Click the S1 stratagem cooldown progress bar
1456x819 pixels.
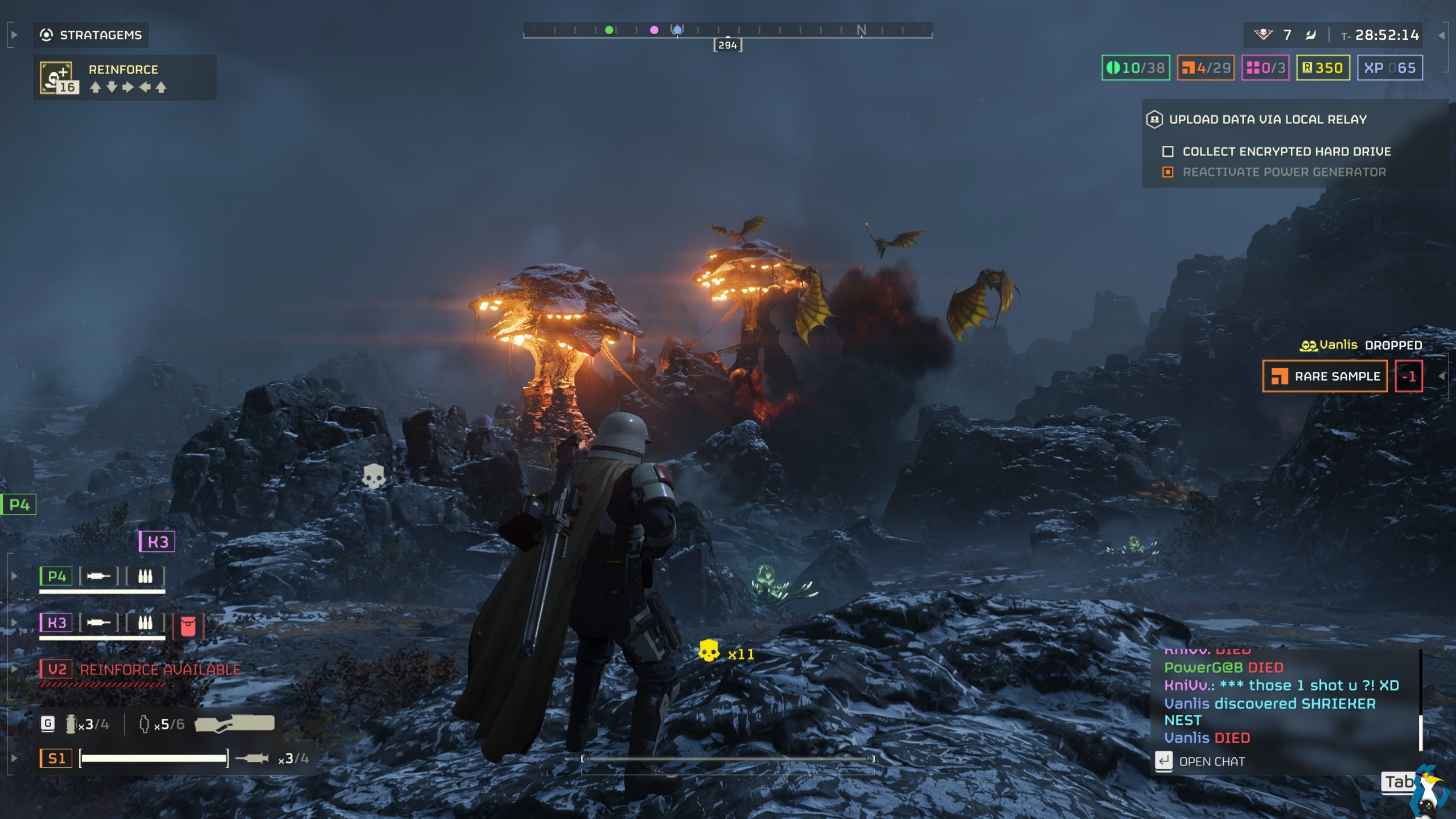154,758
